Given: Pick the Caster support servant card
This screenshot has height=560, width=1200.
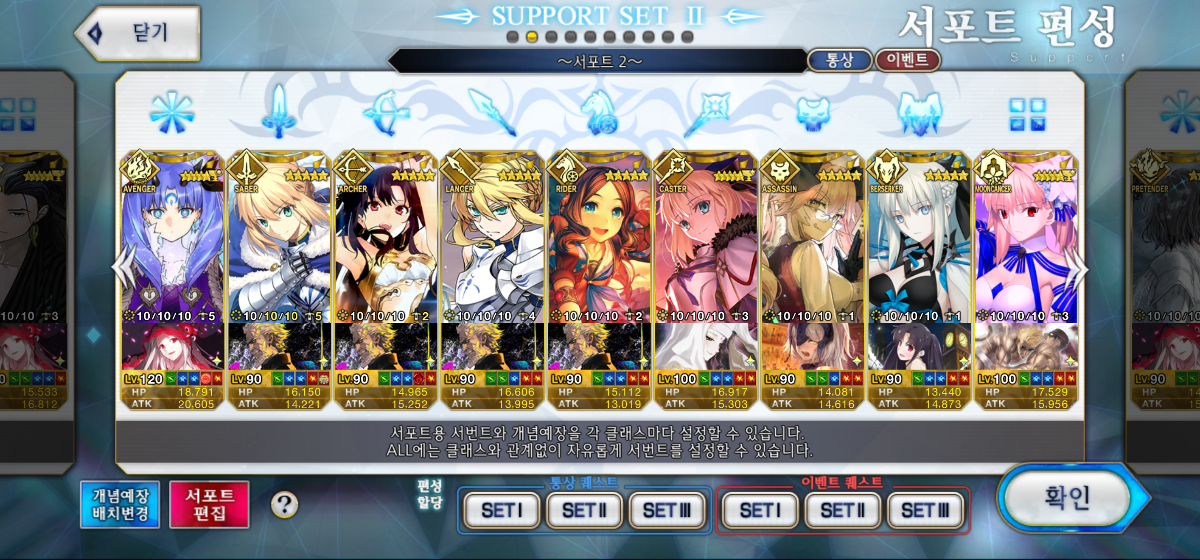Looking at the screenshot, I should (706, 240).
